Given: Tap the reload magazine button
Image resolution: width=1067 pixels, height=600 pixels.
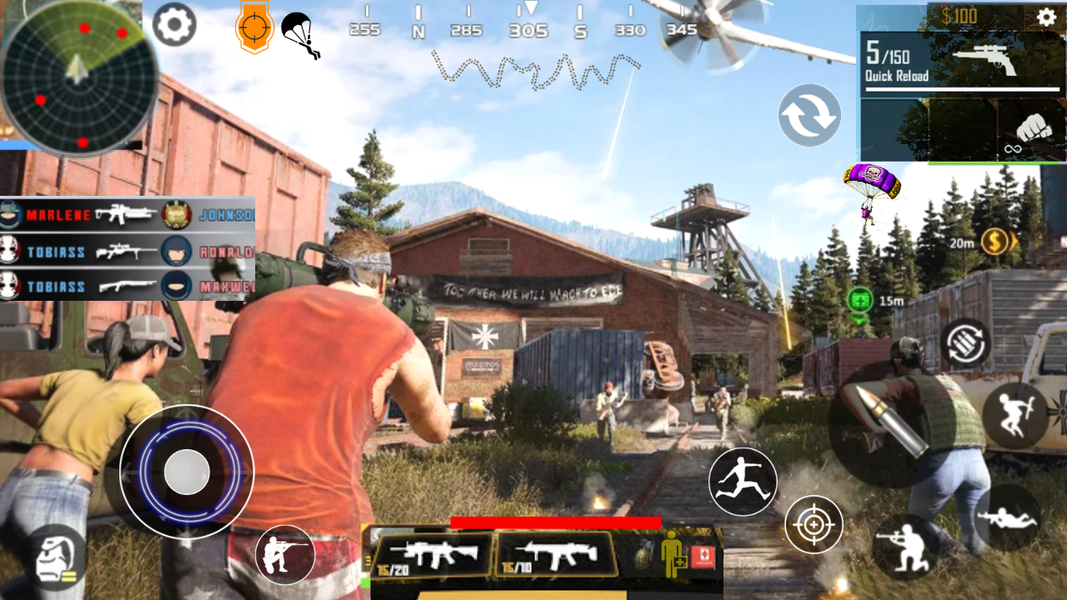Looking at the screenshot, I should [965, 342].
